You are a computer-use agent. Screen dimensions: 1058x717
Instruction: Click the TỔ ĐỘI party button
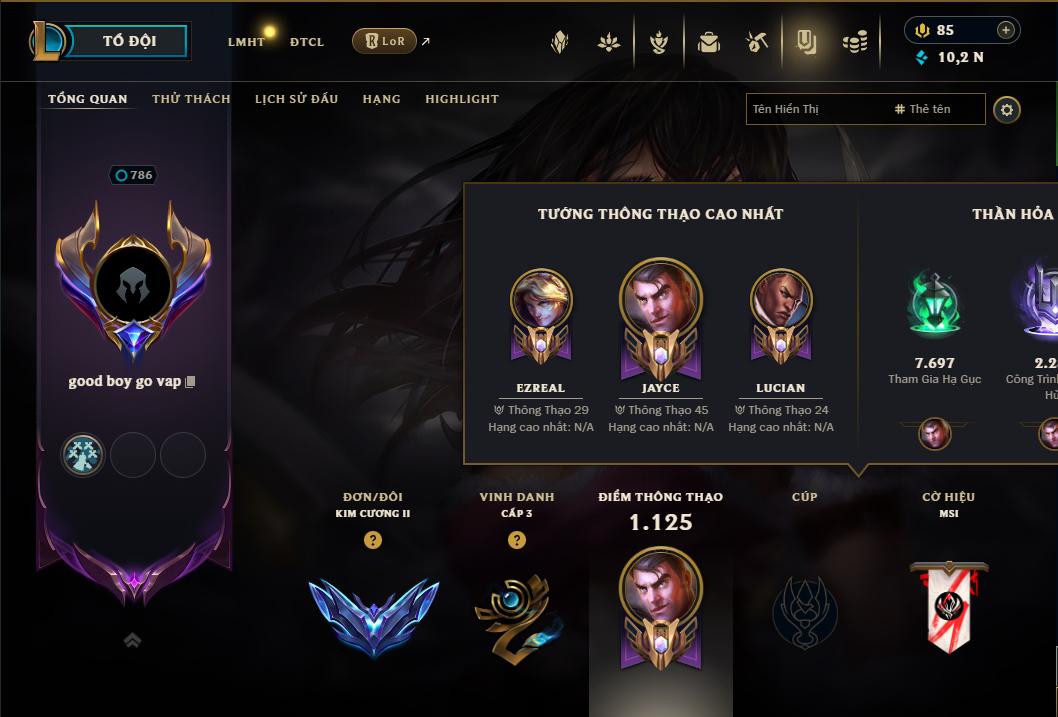[129, 41]
